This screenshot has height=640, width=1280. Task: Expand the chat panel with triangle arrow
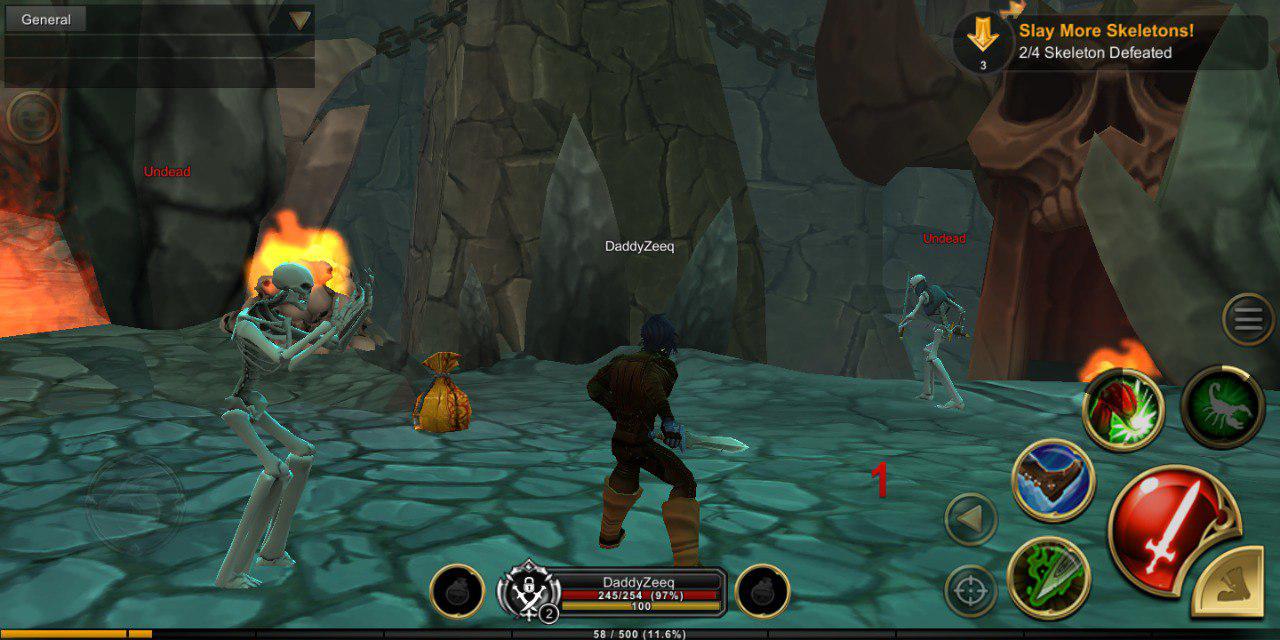coord(300,20)
